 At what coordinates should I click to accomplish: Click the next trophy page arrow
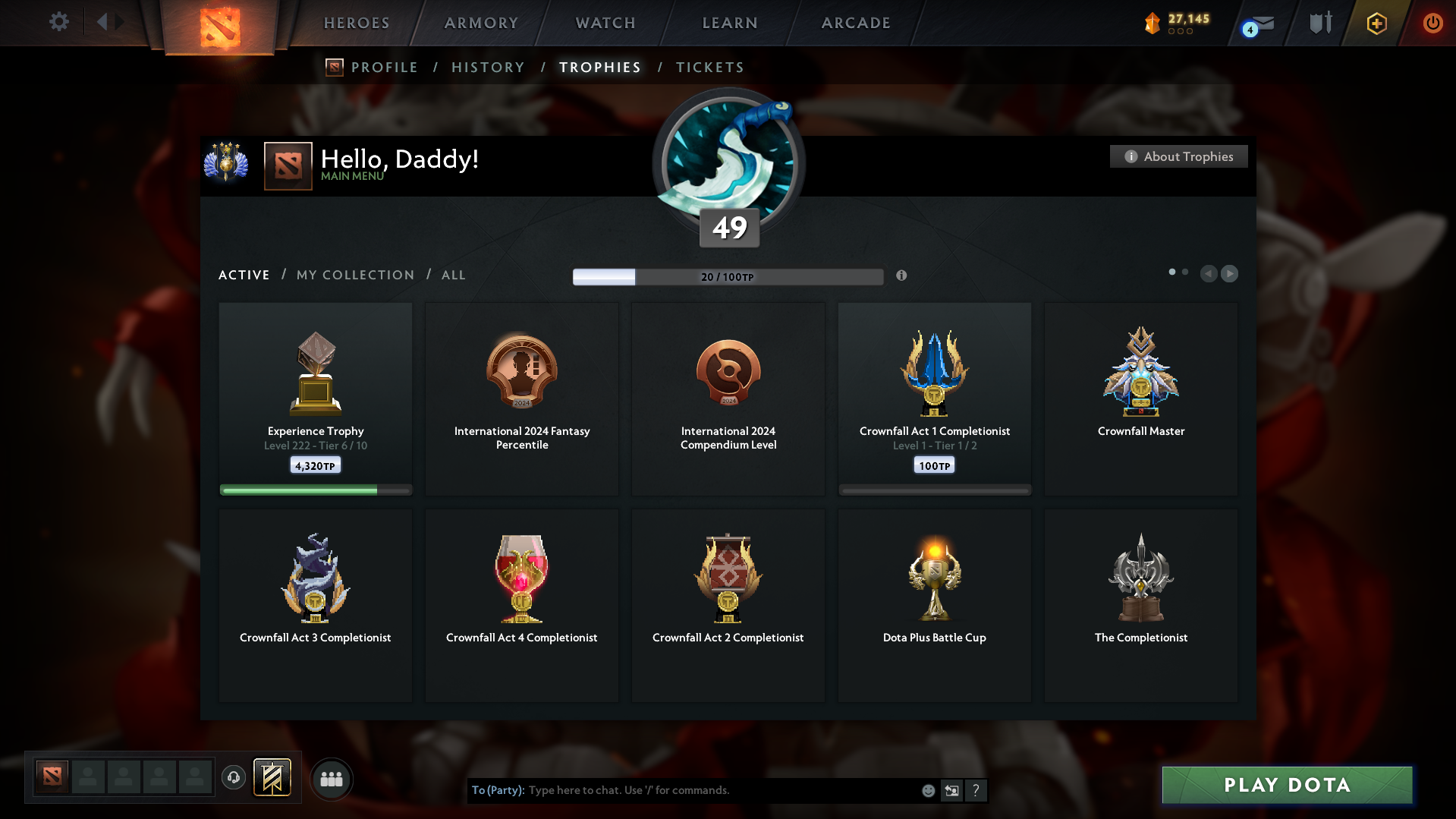tap(1230, 273)
